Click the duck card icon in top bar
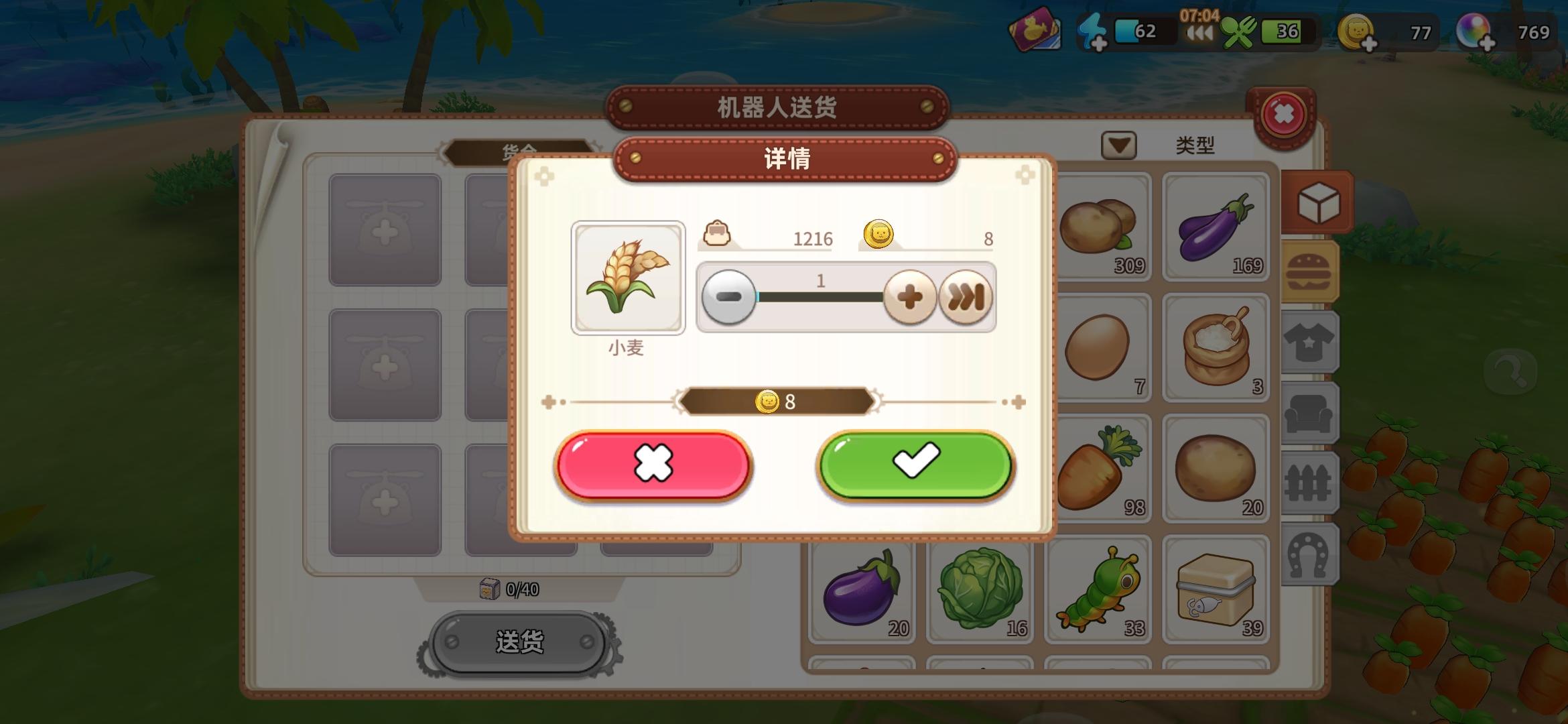The height and width of the screenshot is (724, 1568). point(1035,30)
